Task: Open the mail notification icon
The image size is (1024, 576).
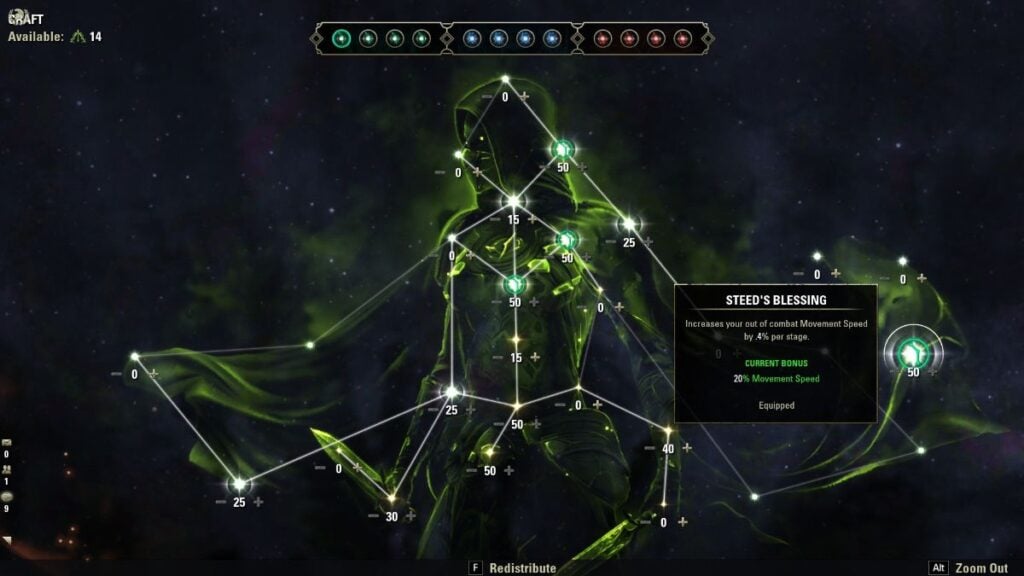Action: click(x=7, y=442)
